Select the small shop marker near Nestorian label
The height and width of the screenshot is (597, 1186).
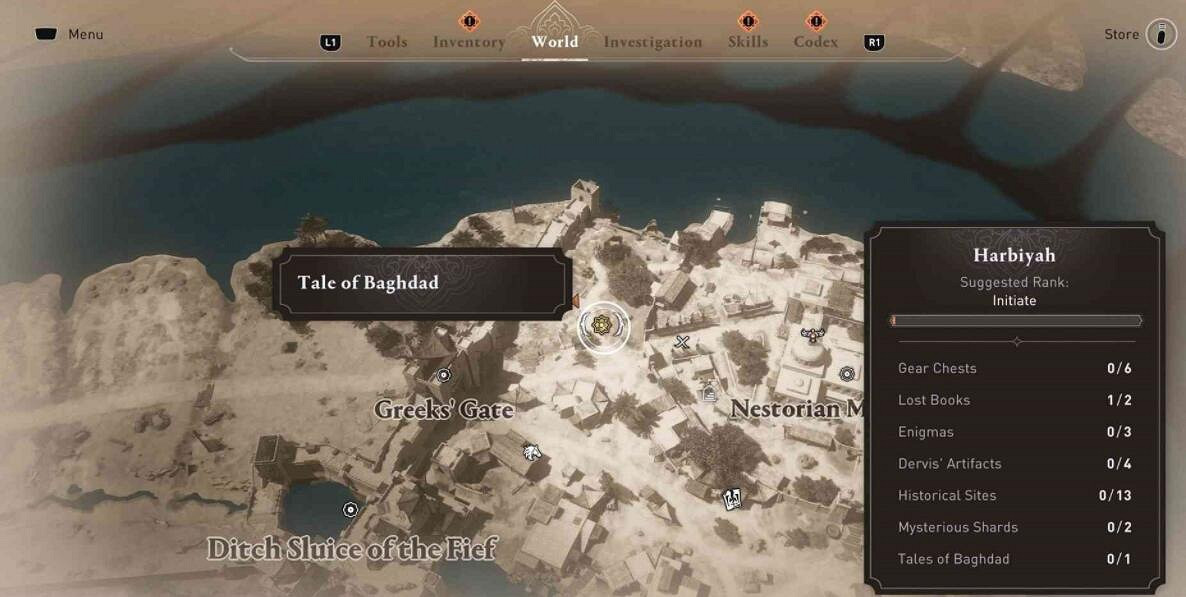pyautogui.click(x=710, y=393)
